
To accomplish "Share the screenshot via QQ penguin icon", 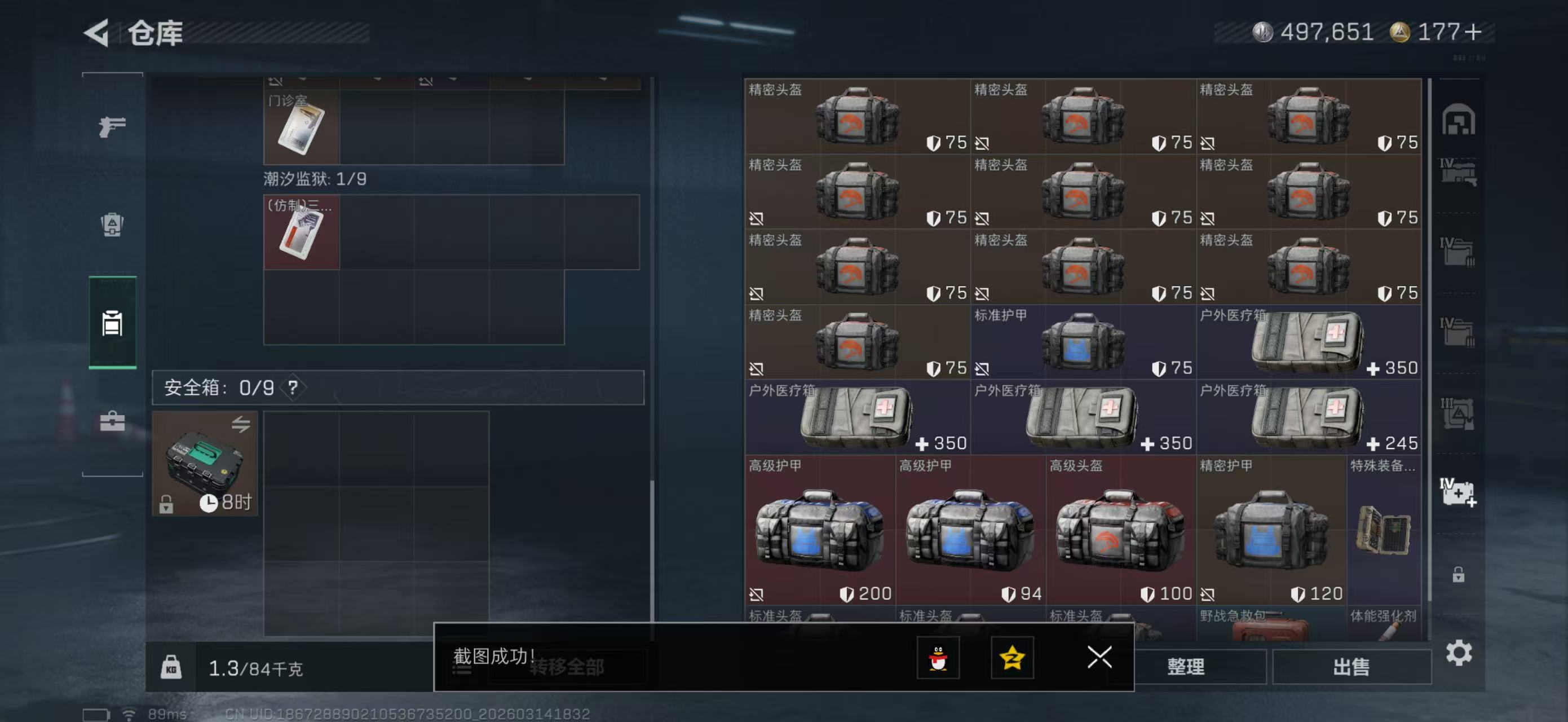I will (940, 658).
